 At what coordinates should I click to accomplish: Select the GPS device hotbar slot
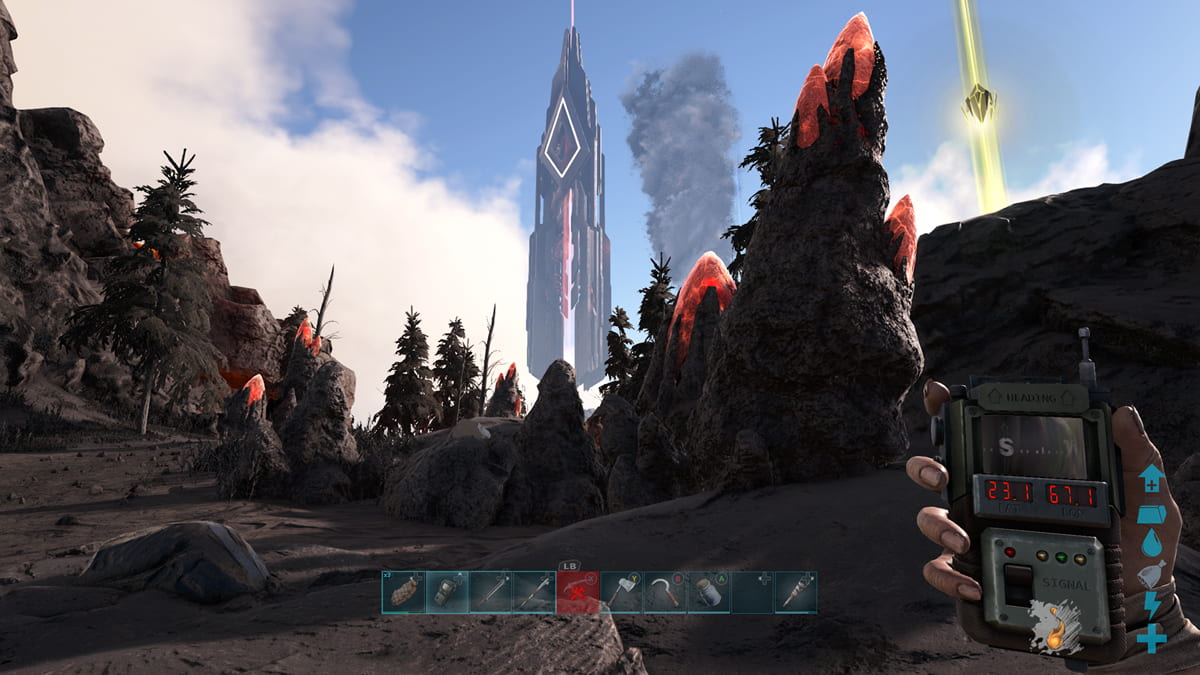(x=446, y=592)
